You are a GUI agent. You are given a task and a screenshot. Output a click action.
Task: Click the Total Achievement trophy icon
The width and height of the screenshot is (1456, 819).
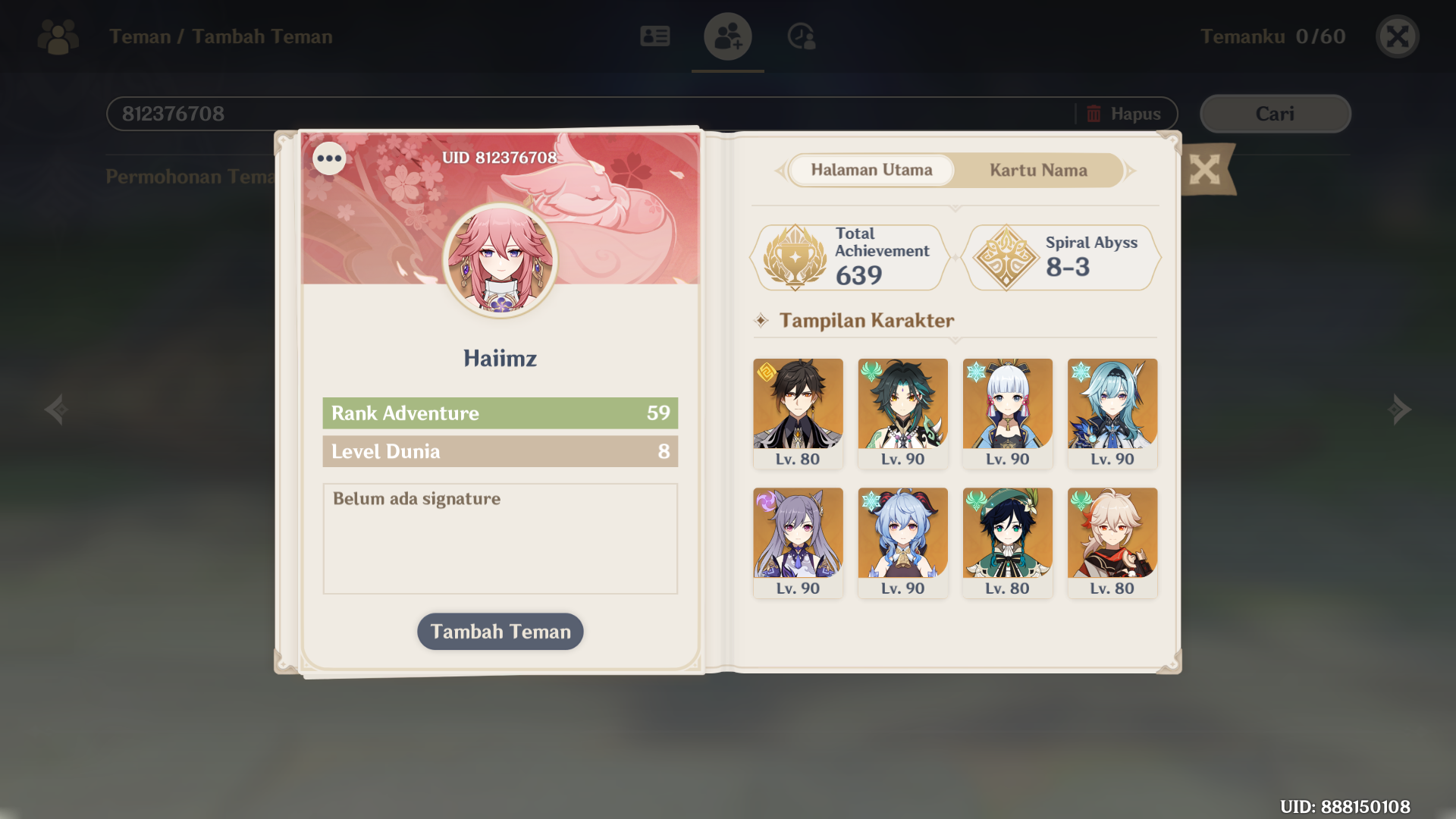tap(795, 257)
